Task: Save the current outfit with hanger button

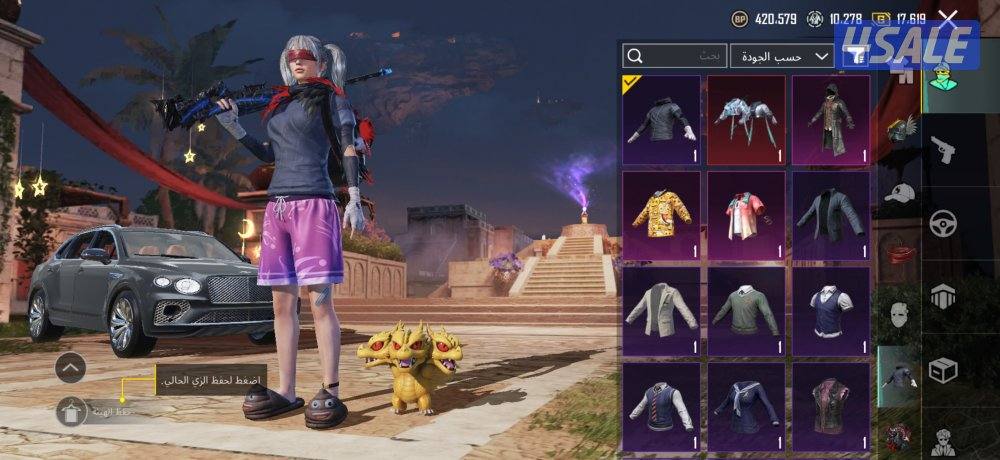Action: [70, 411]
